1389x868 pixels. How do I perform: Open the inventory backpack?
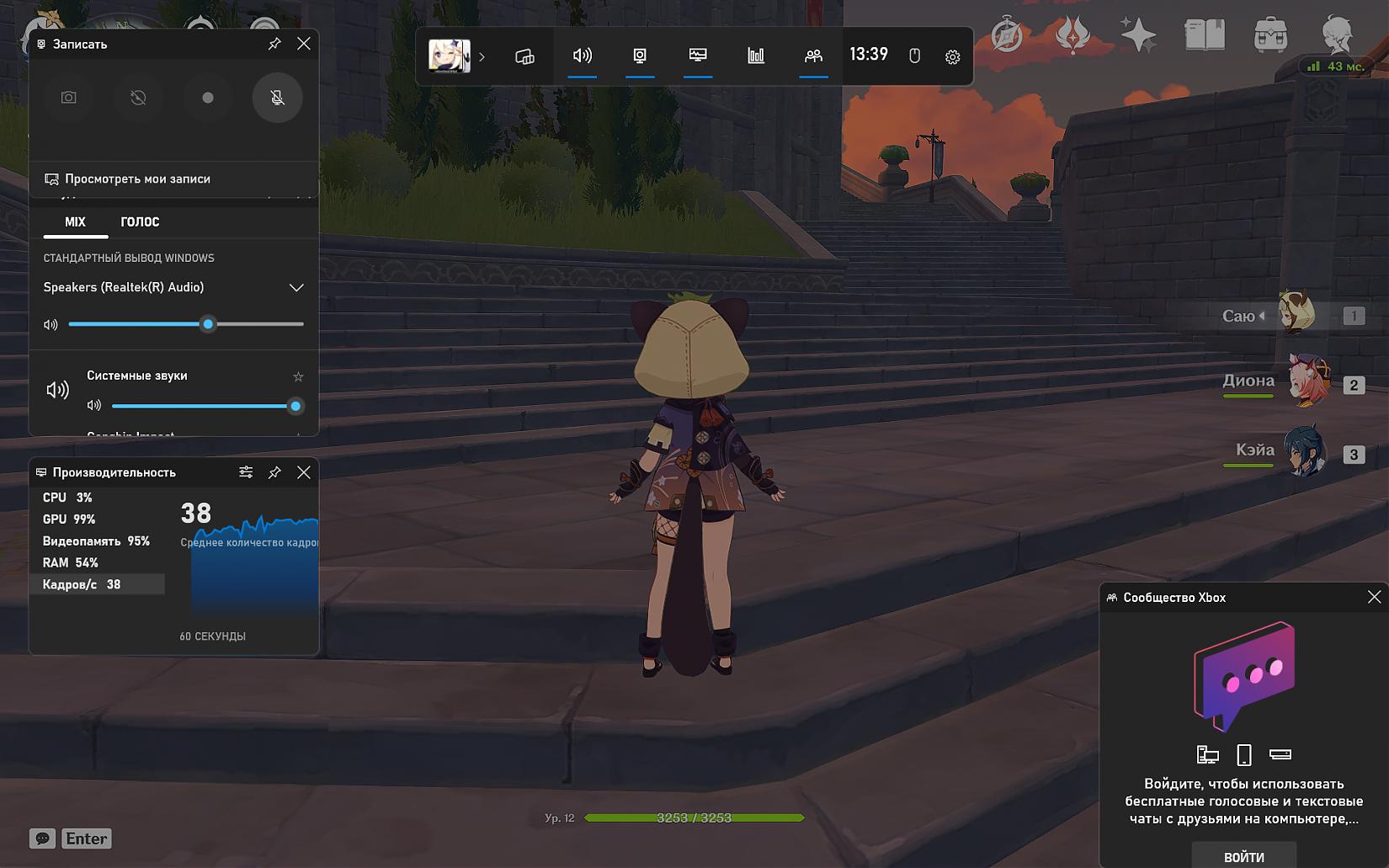(1270, 36)
